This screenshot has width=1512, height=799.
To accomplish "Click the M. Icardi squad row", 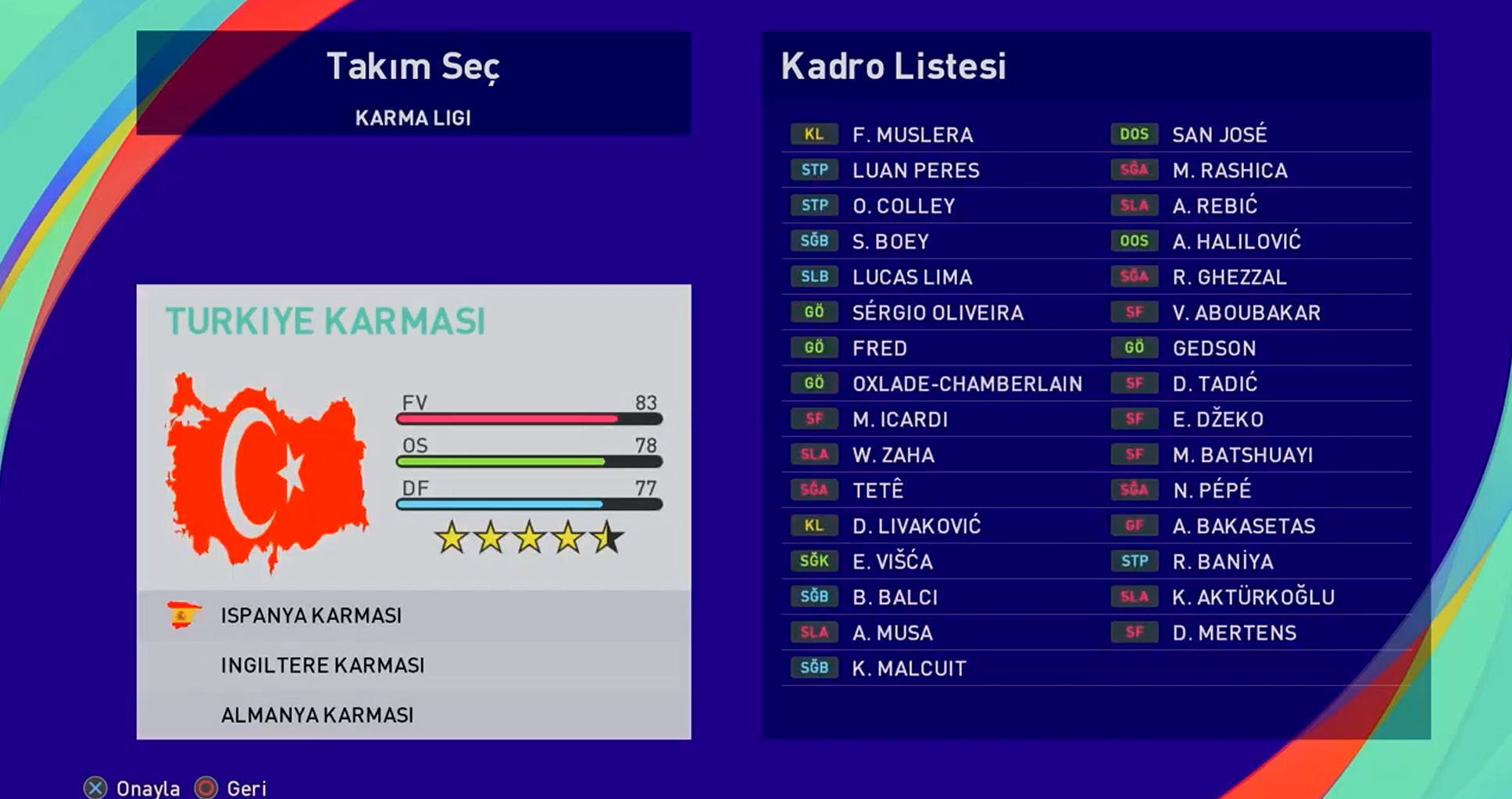I will click(x=899, y=420).
